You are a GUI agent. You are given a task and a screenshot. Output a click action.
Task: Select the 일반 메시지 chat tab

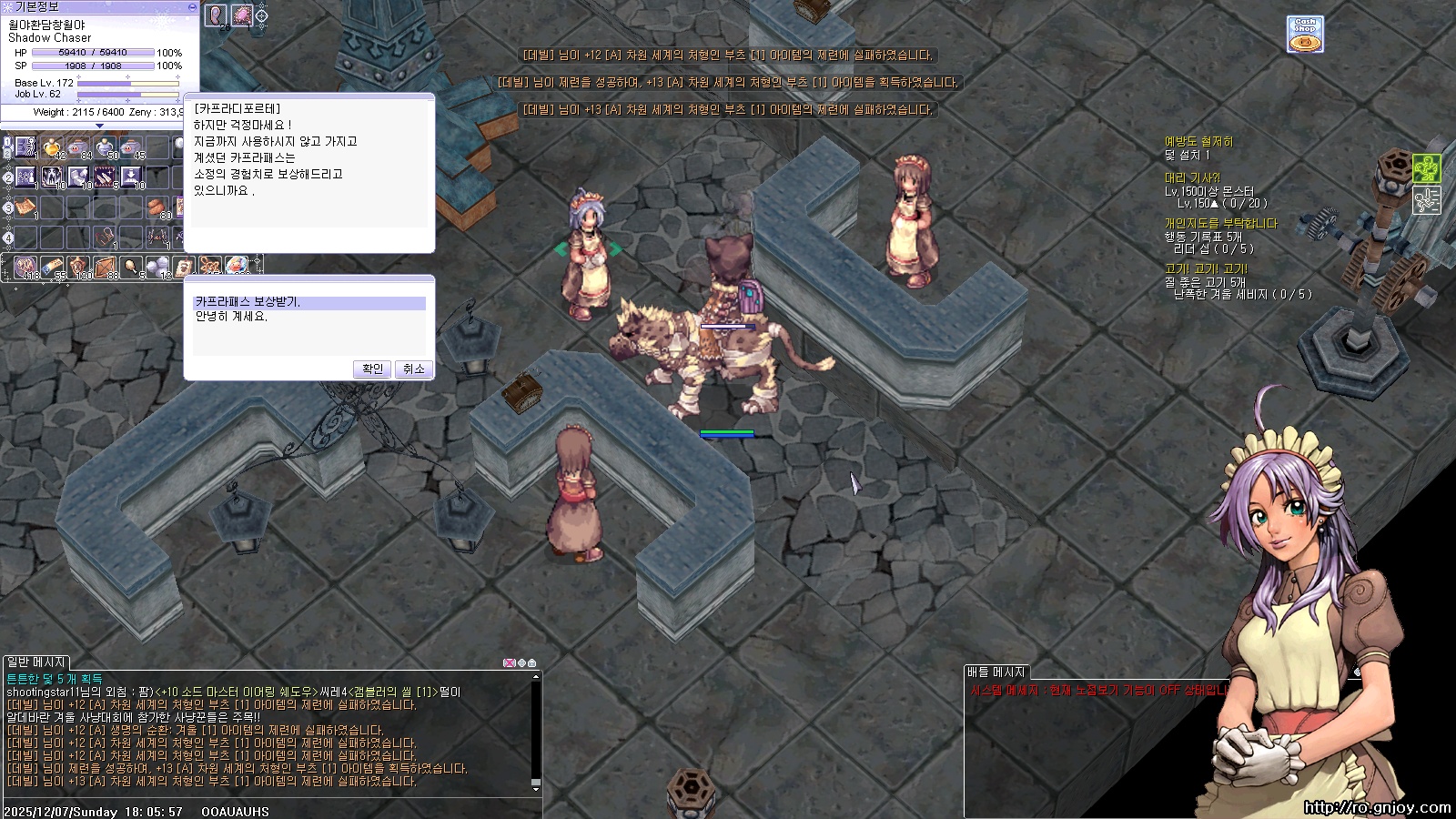(x=36, y=662)
